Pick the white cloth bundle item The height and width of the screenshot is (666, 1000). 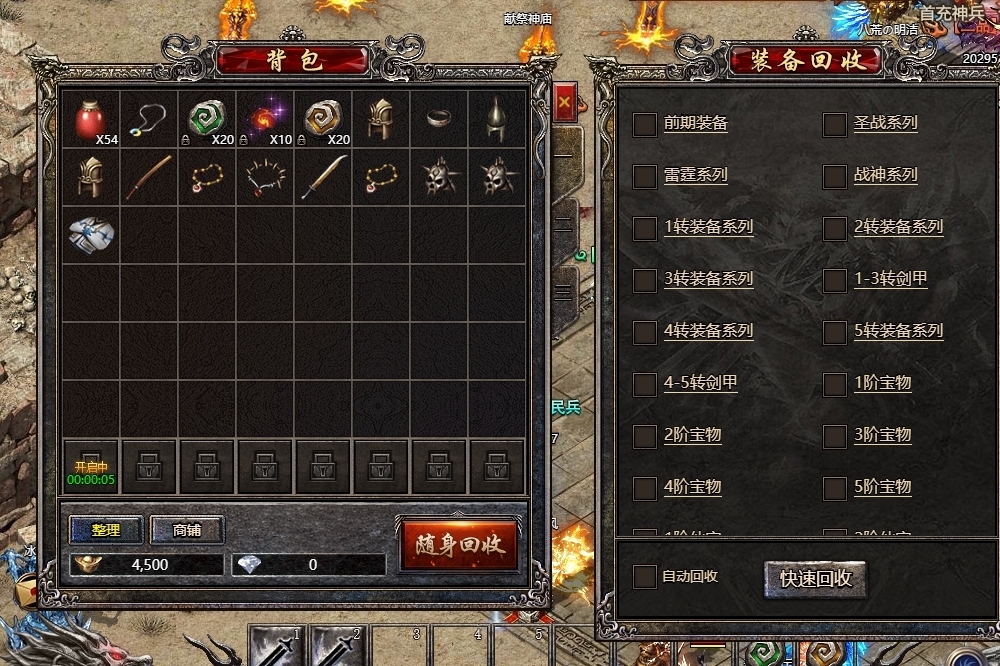(x=91, y=234)
